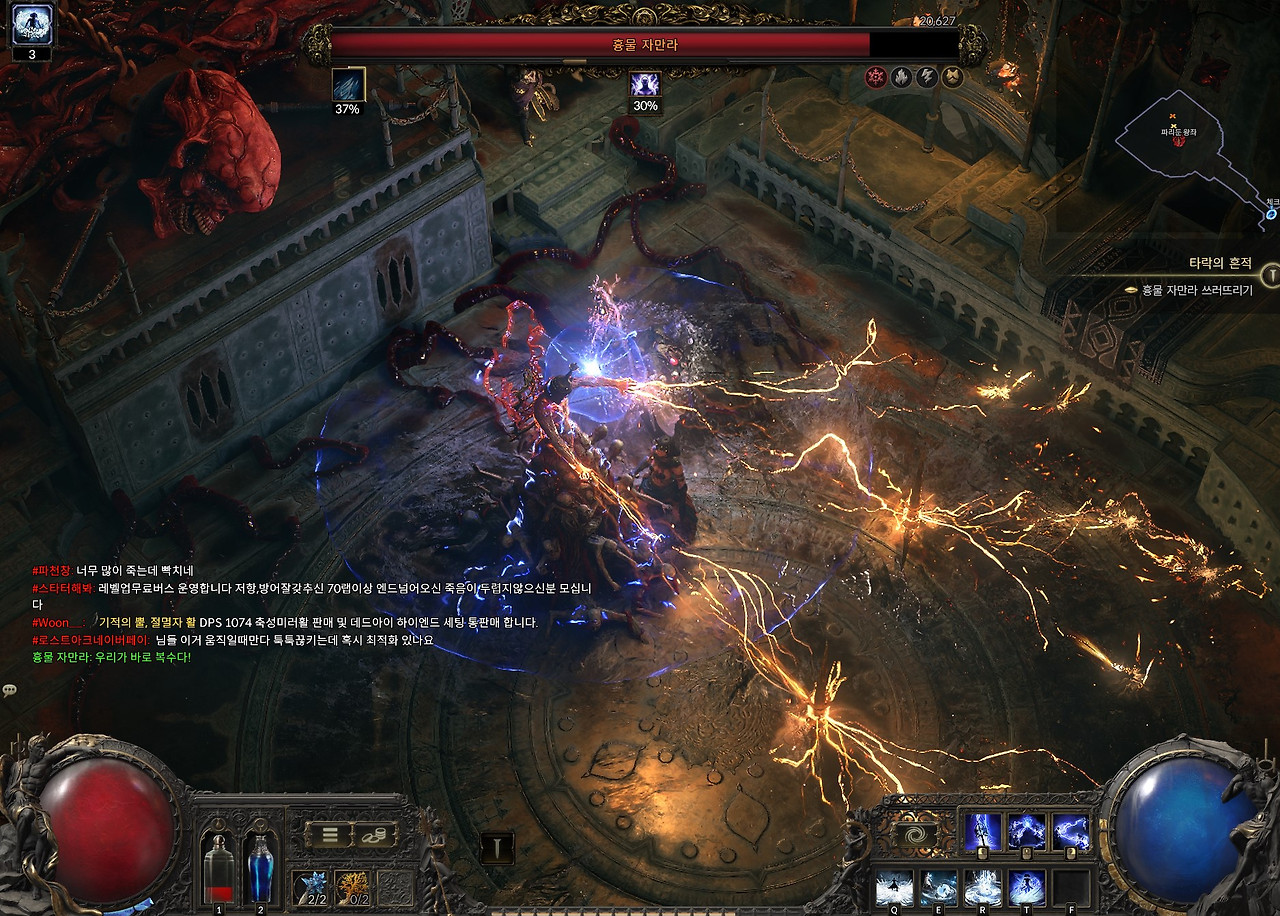
Task: Cast the Q frost skill
Action: 893,887
